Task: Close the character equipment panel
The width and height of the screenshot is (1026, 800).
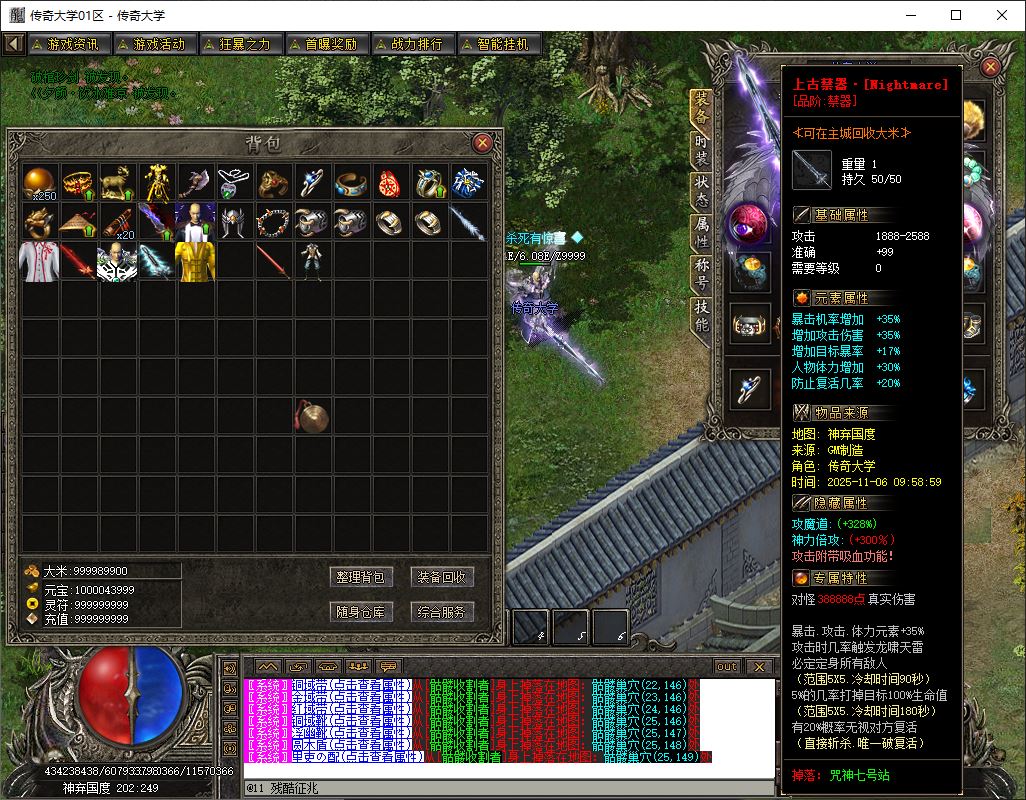Action: (990, 67)
